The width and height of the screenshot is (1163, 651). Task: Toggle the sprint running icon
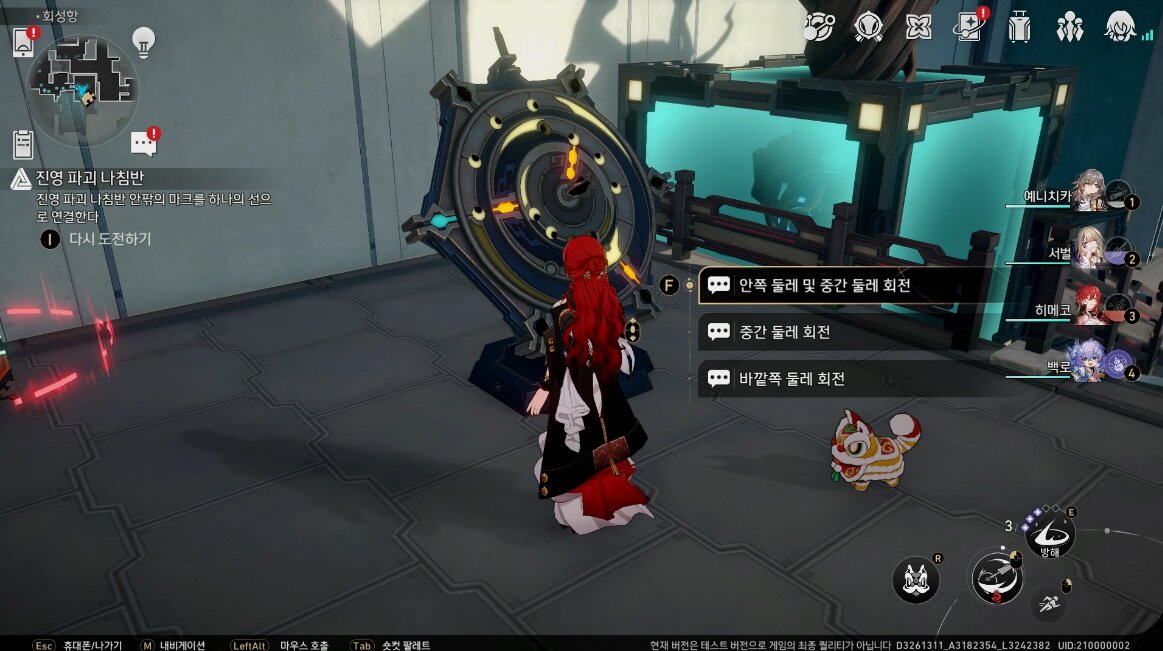(1048, 601)
